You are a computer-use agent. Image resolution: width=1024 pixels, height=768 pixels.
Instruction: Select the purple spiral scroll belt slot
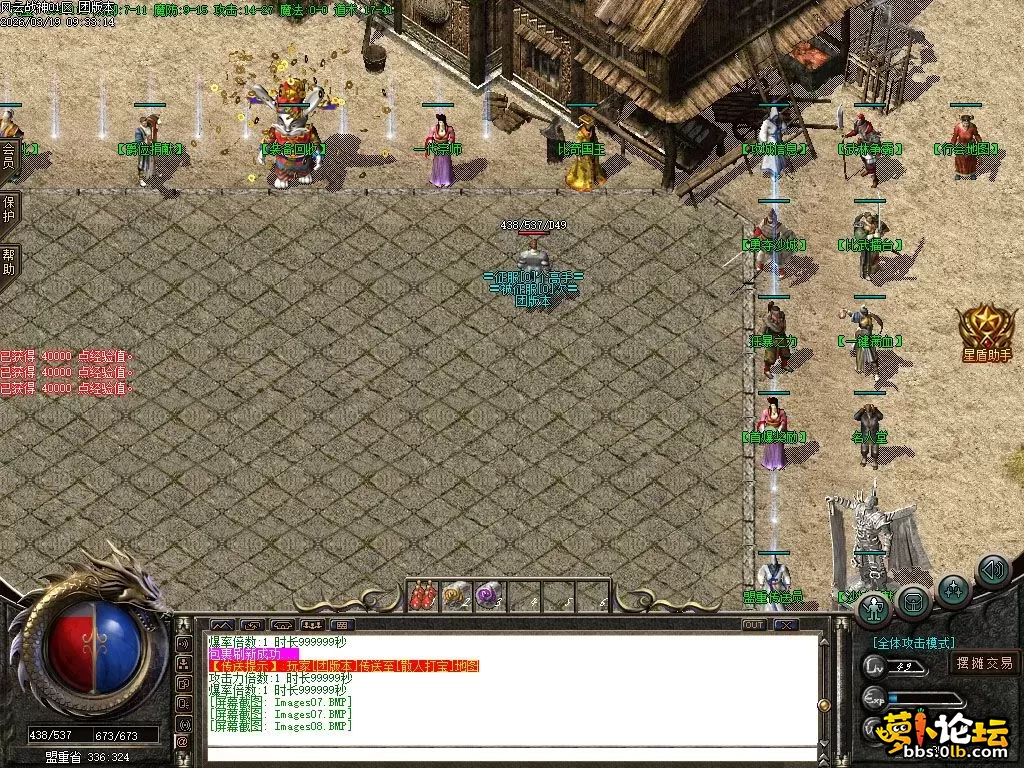coord(490,596)
